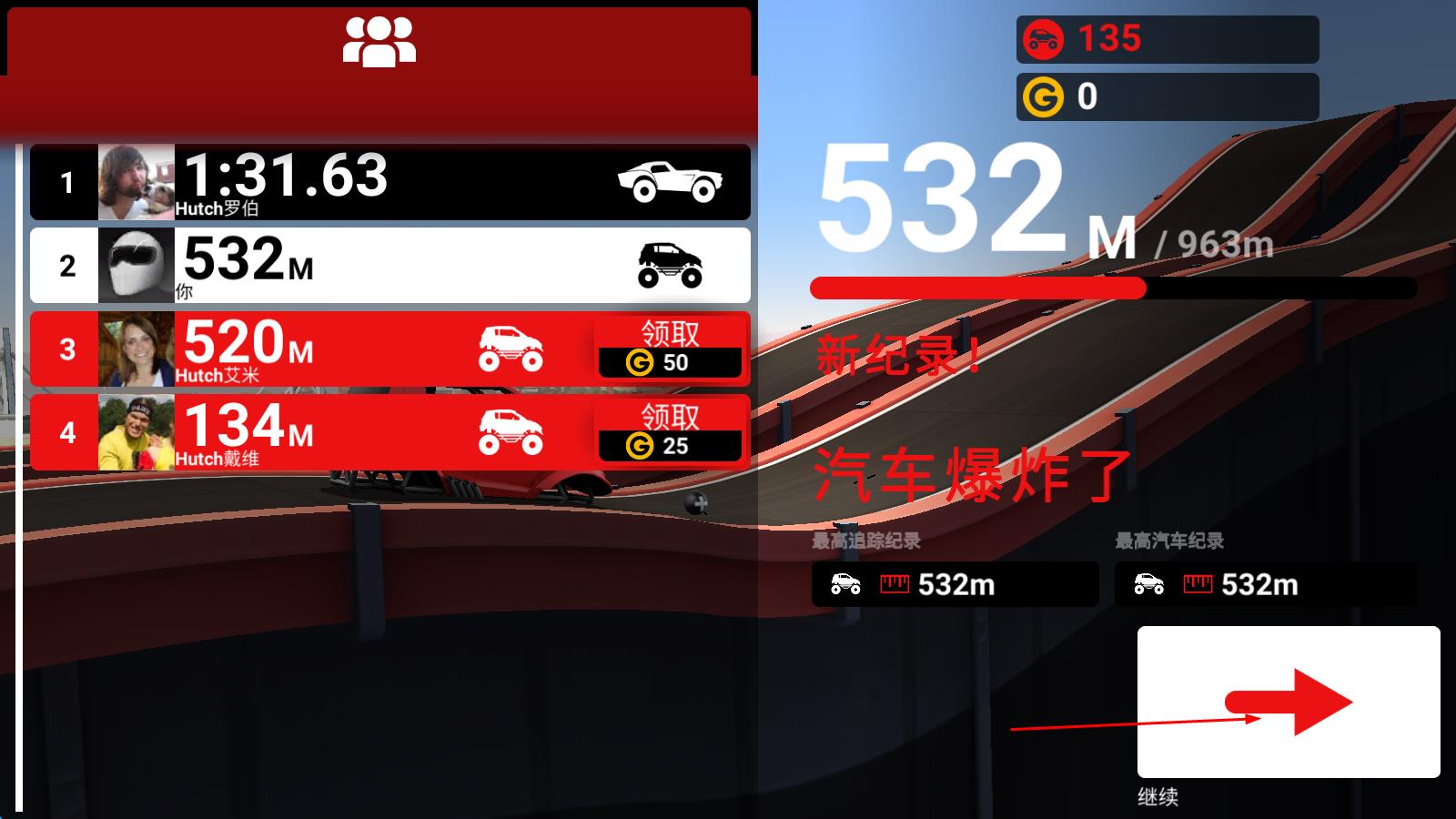1456x819 pixels.
Task: Claim the 25 coin reward
Action: point(670,432)
